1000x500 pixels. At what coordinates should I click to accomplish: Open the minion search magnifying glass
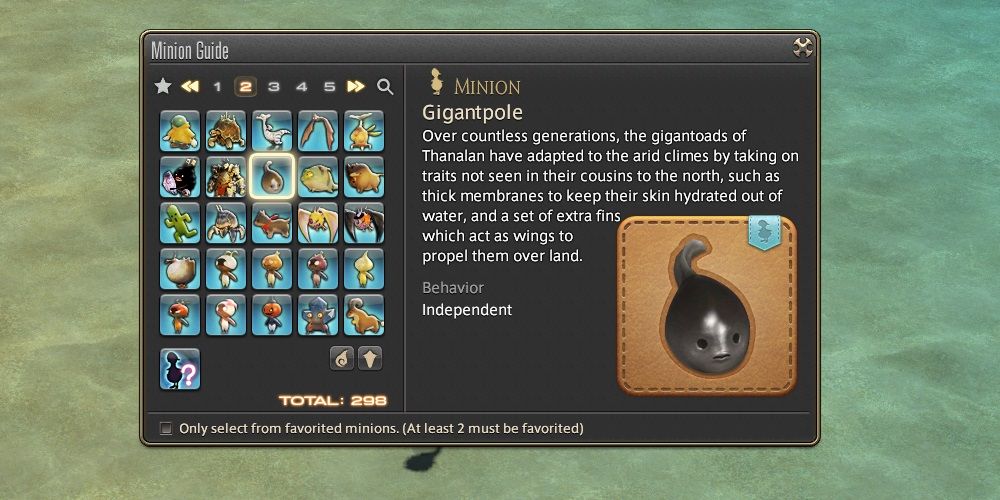(385, 87)
